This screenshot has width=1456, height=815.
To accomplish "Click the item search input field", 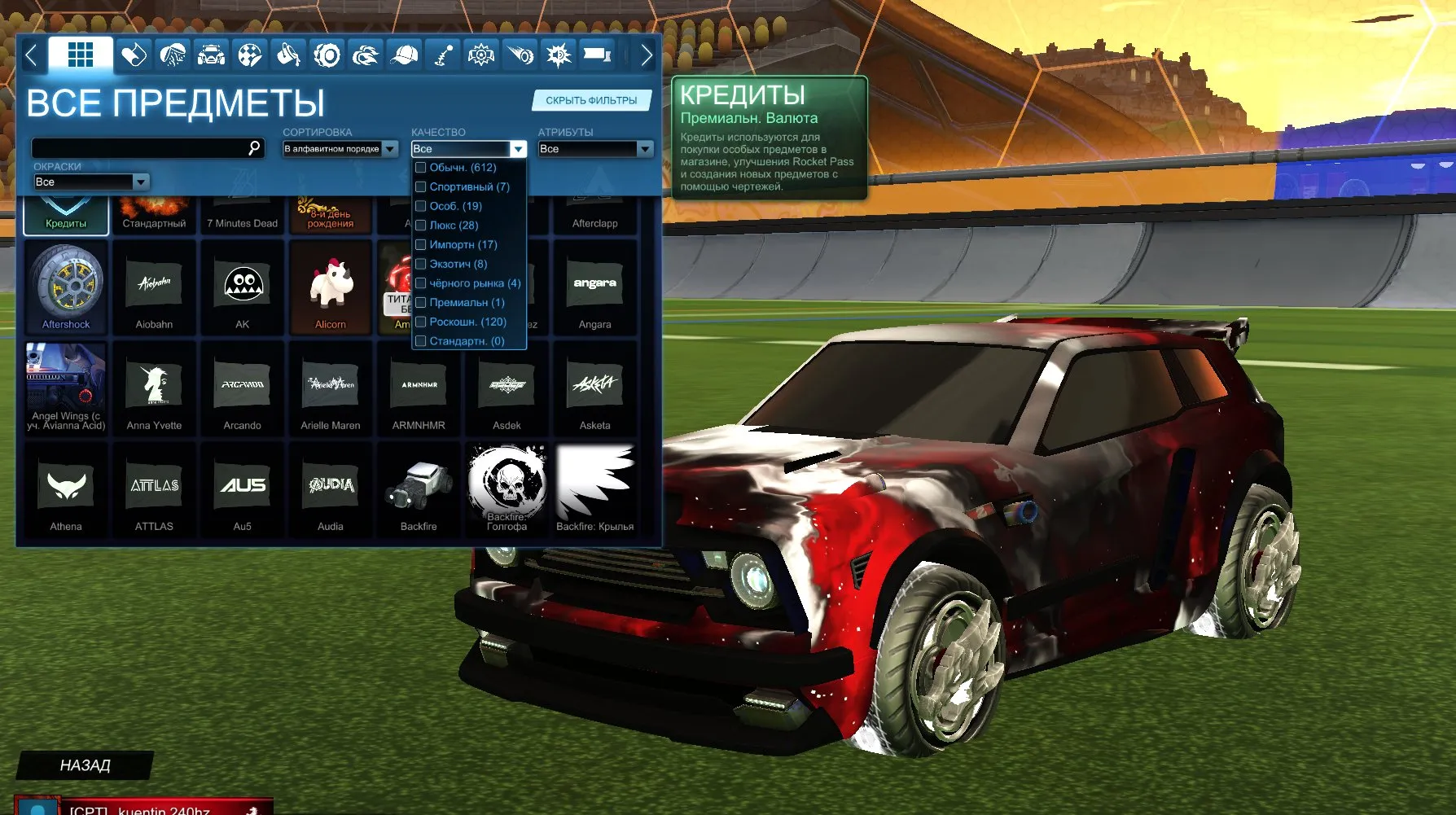I will tap(147, 148).
